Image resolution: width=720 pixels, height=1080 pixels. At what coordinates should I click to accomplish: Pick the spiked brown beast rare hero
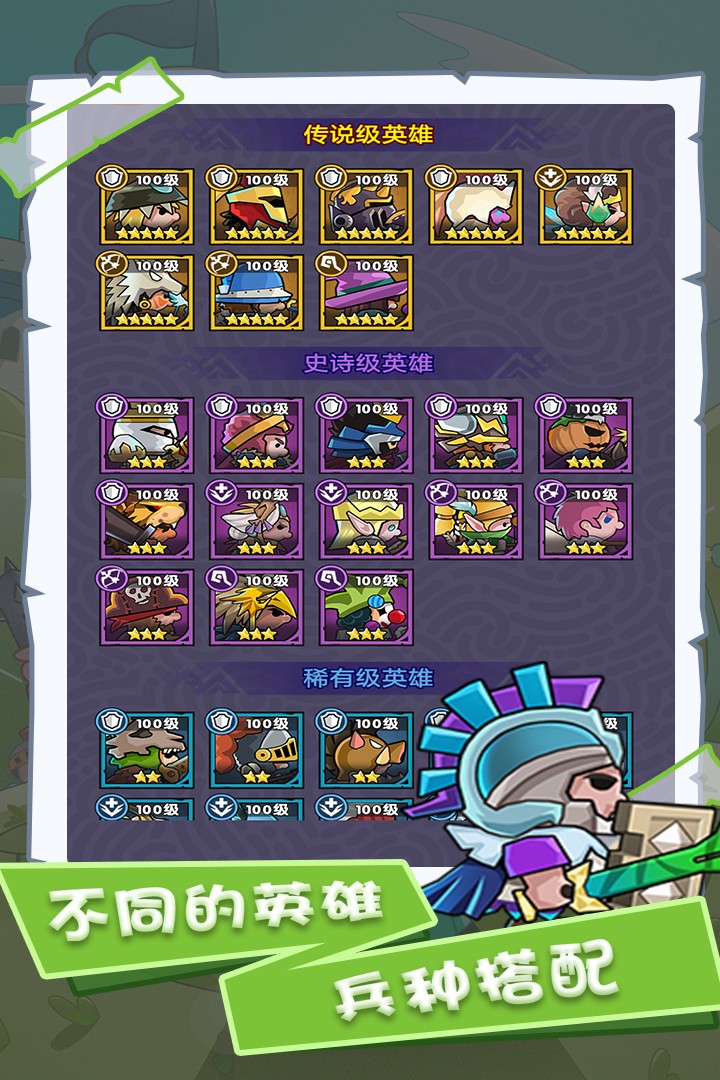[x=366, y=750]
